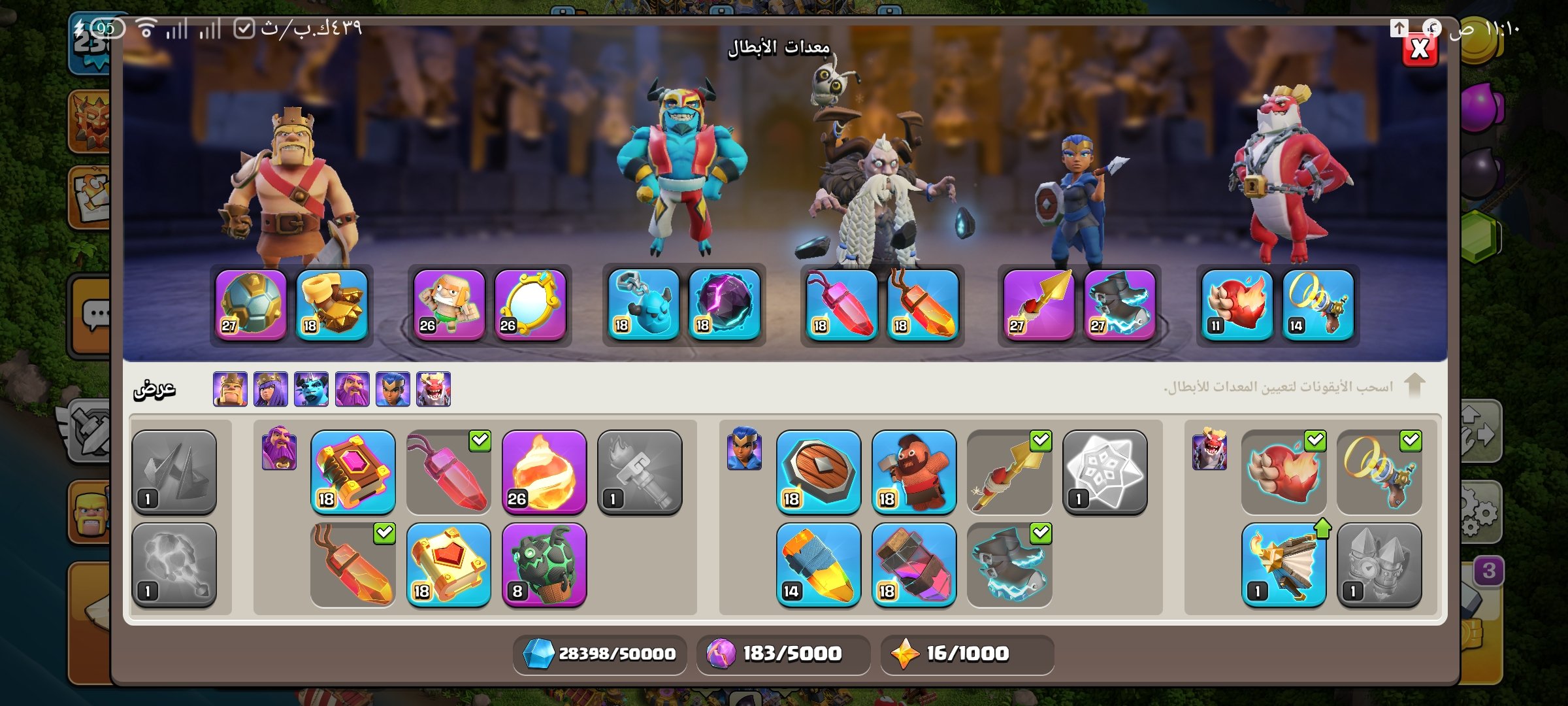Image resolution: width=1568 pixels, height=706 pixels.
Task: Choose the Healing Tome in inventory
Action: pos(448,565)
